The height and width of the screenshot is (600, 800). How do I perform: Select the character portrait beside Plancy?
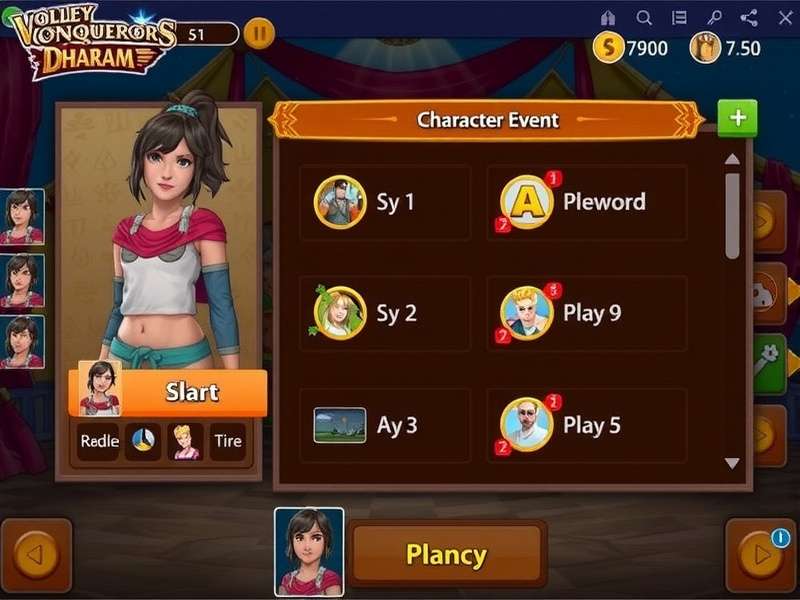pos(309,552)
